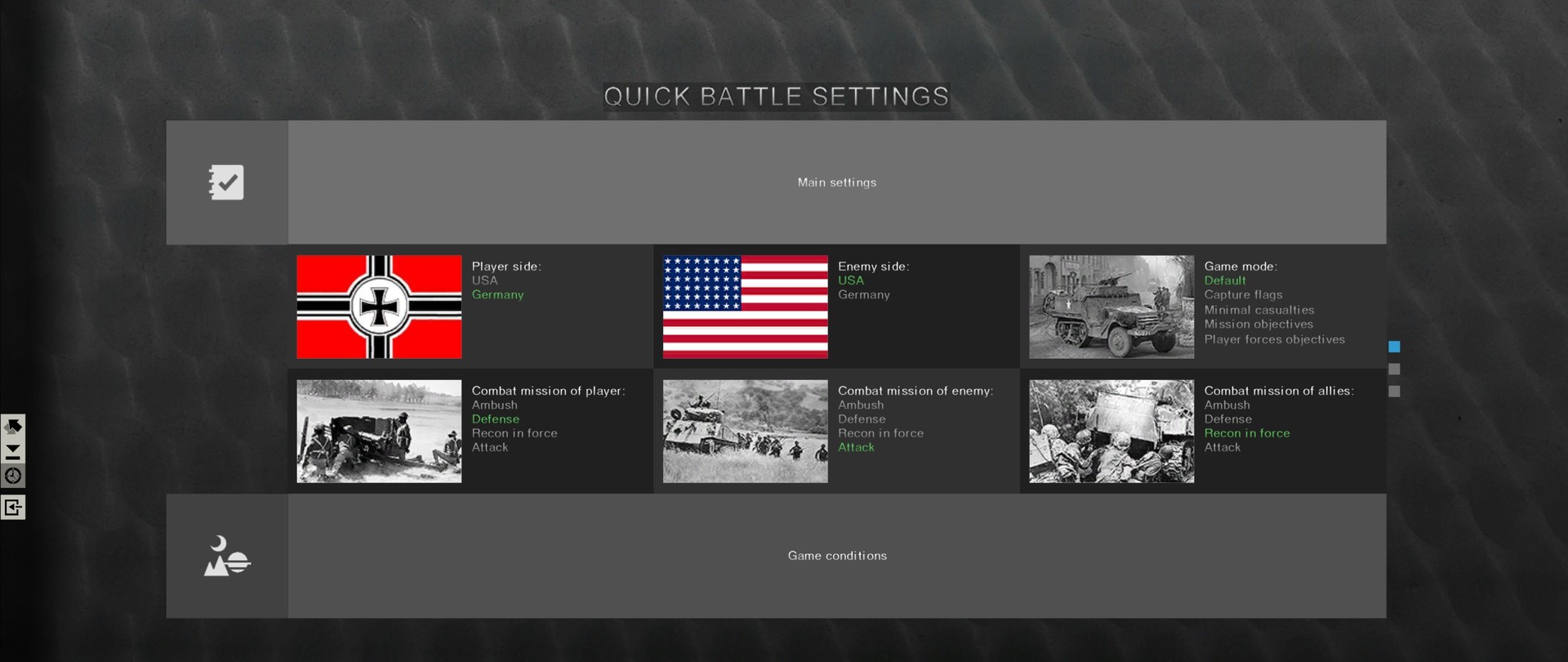Screen dimensions: 1568x662
Task: Select Germany as the player side
Action: coord(497,294)
